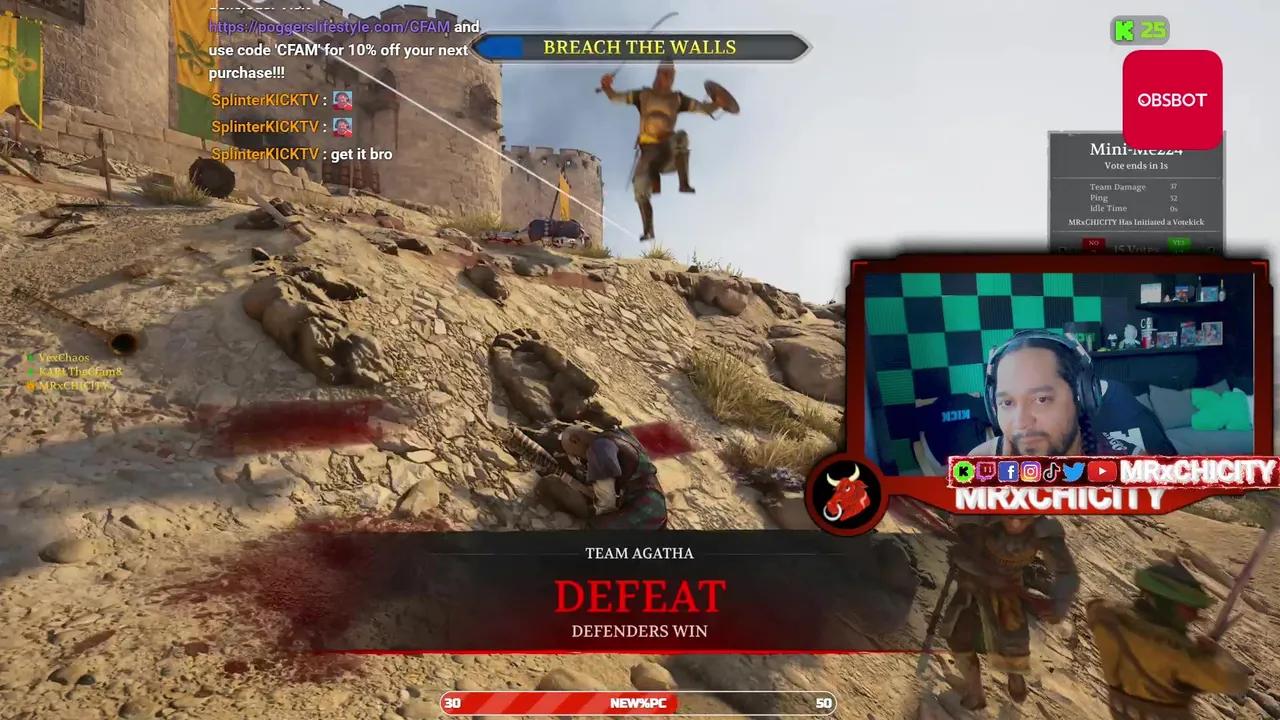This screenshot has height=720, width=1280.
Task: Click the red bull head logo
Action: (x=846, y=497)
